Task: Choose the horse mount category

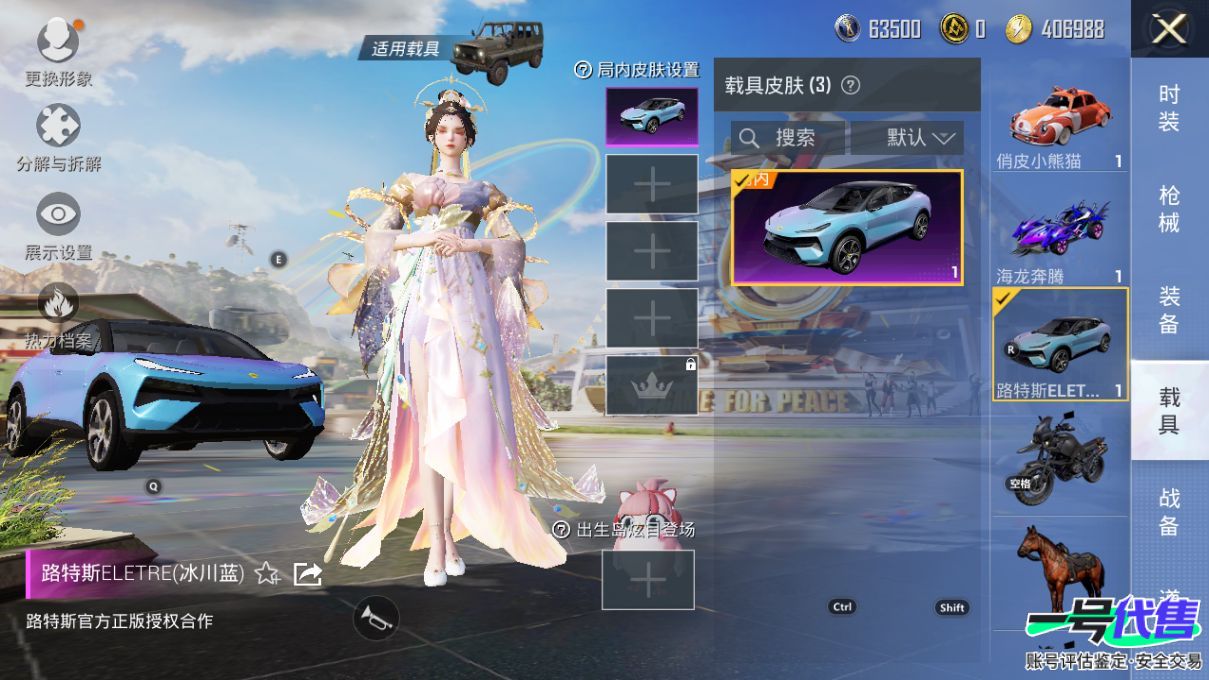Action: [x=1060, y=570]
